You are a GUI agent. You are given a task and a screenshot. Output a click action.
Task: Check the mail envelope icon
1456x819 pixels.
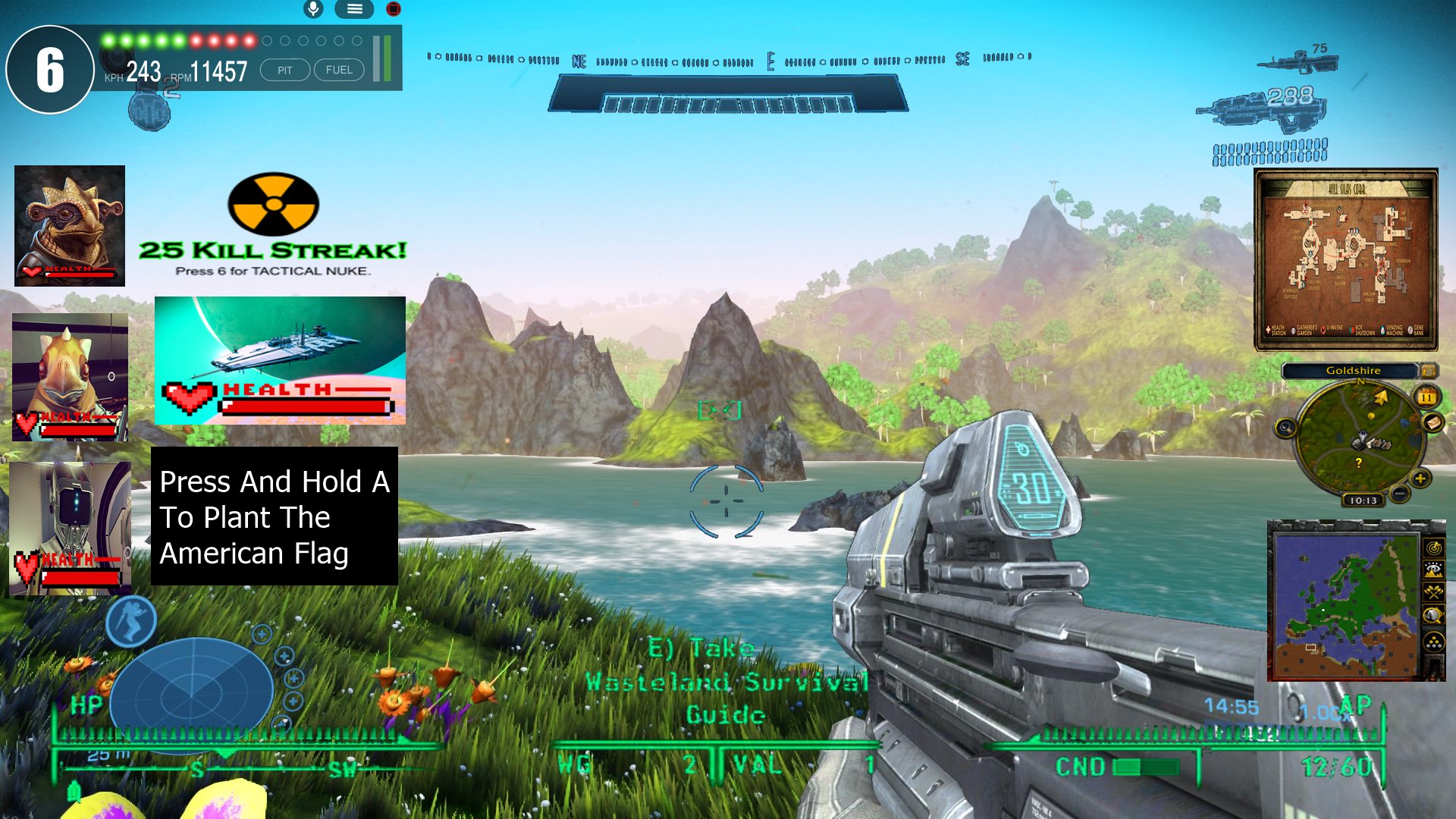[x=1432, y=422]
